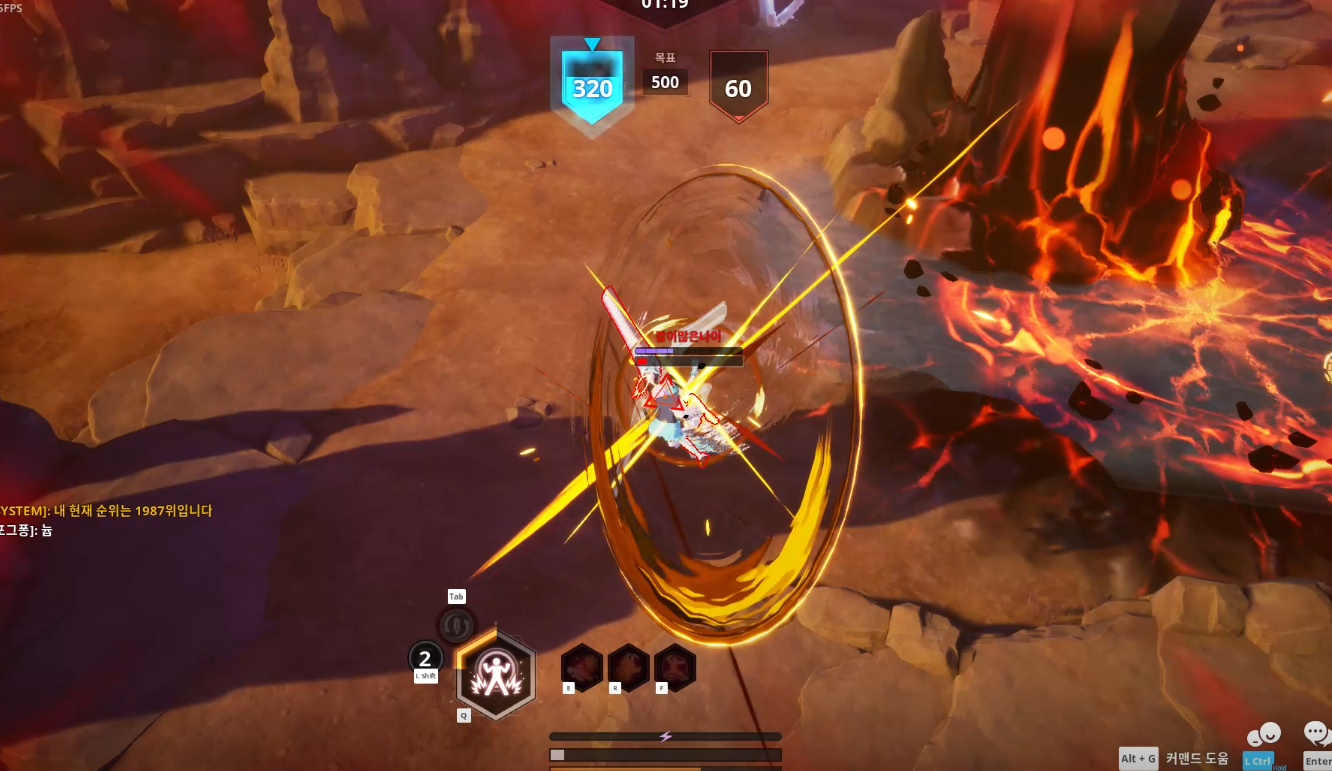Screen dimensions: 1332x771
Task: Trigger the middle dimmed red skill hexagon
Action: (629, 667)
